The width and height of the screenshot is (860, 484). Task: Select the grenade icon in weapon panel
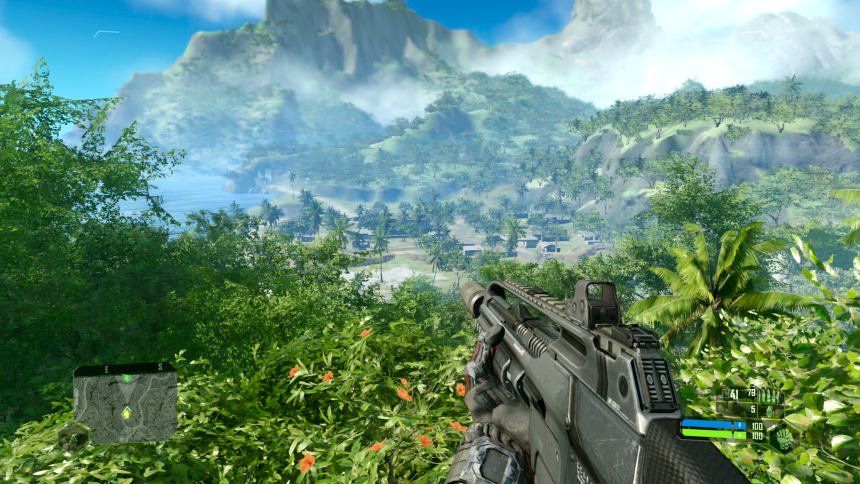click(769, 410)
